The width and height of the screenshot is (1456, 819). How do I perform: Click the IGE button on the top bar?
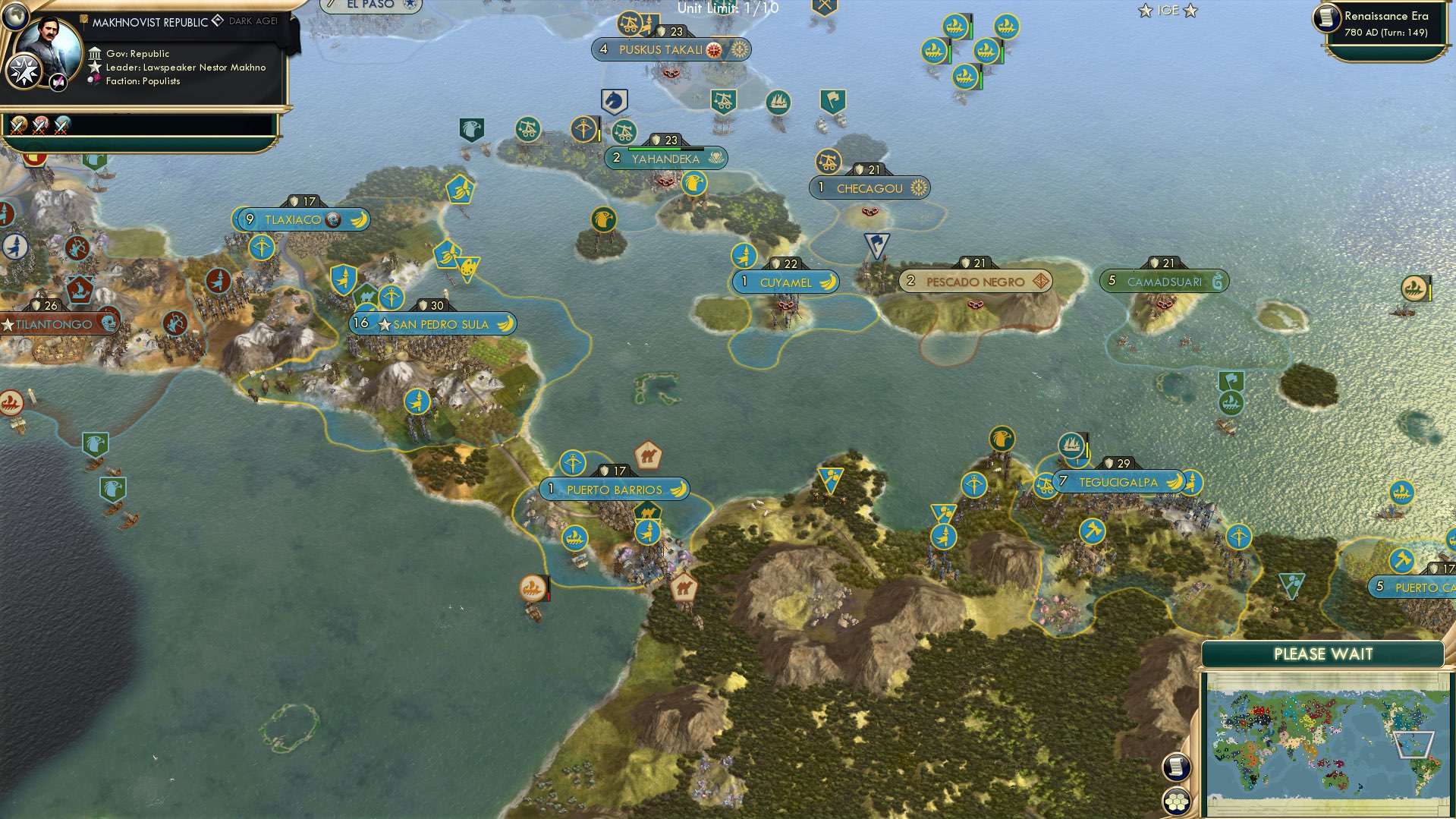coord(1167,11)
